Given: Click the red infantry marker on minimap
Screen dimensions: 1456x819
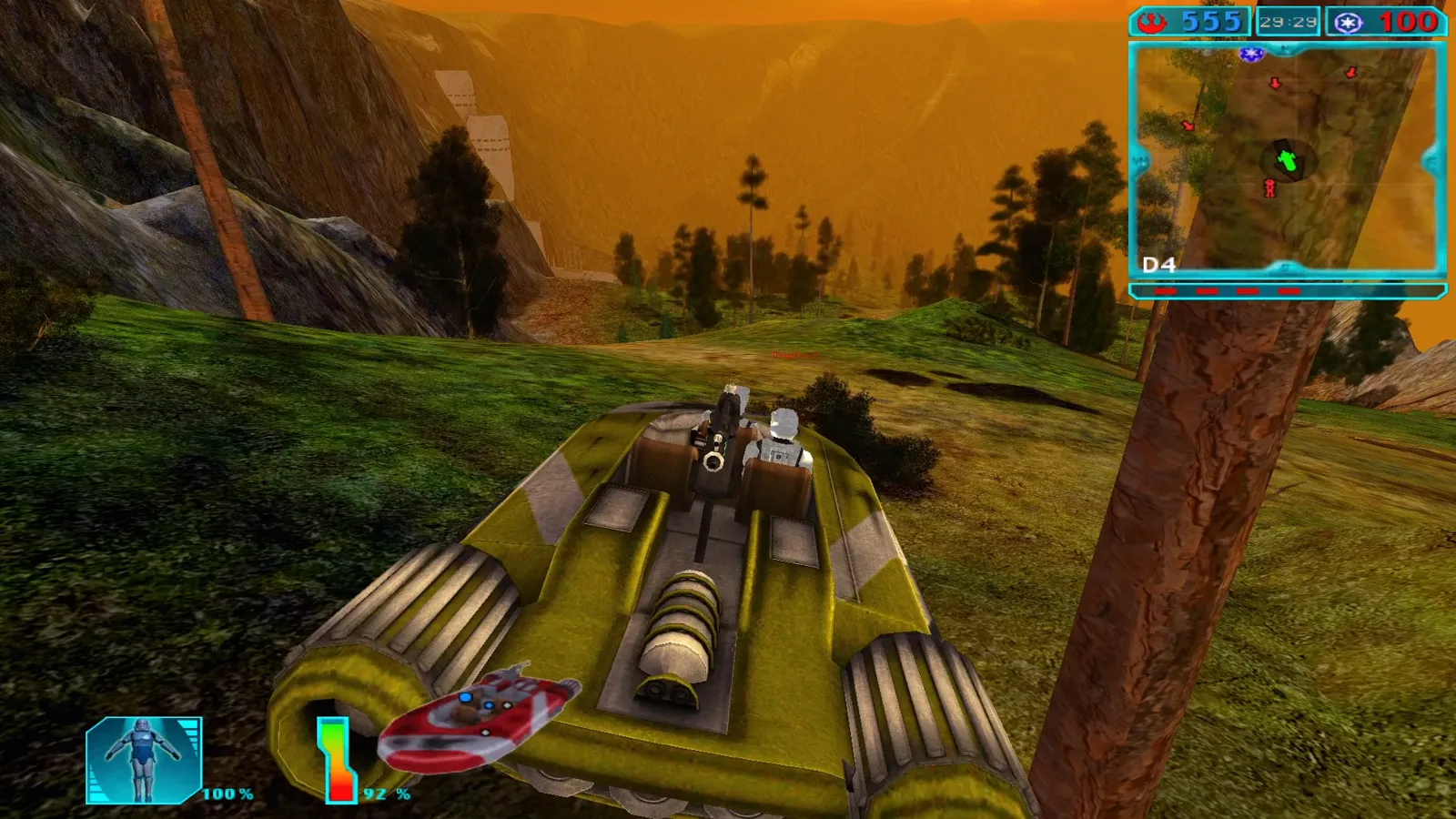Looking at the screenshot, I should point(1269,188).
